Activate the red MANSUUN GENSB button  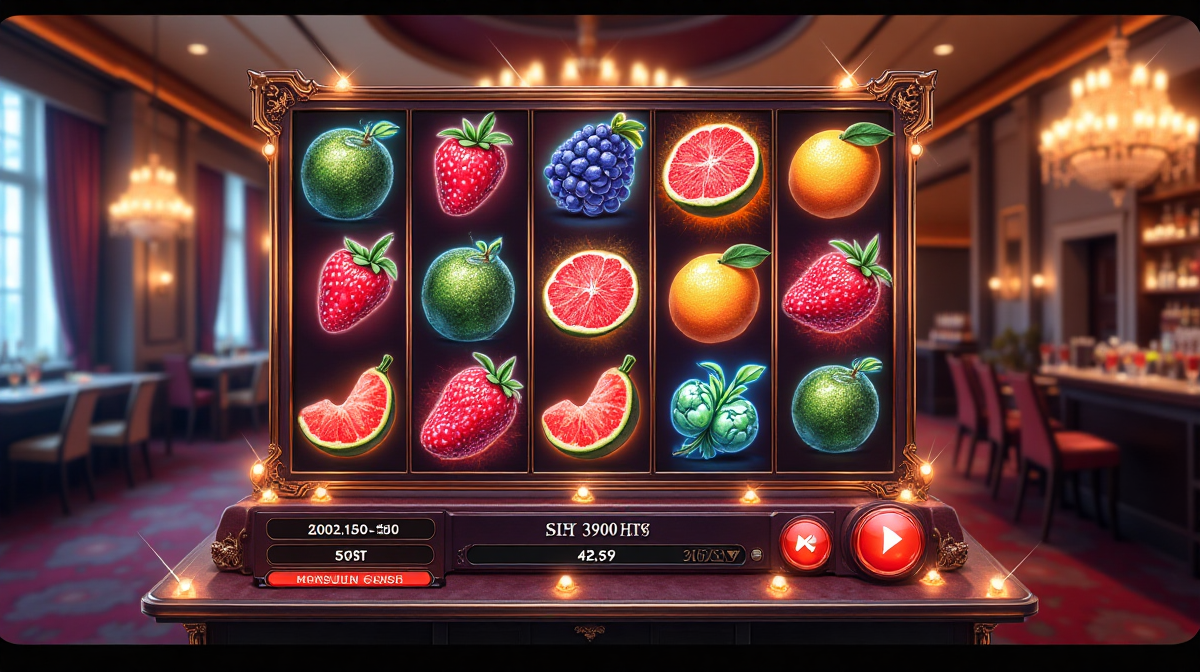(x=350, y=578)
